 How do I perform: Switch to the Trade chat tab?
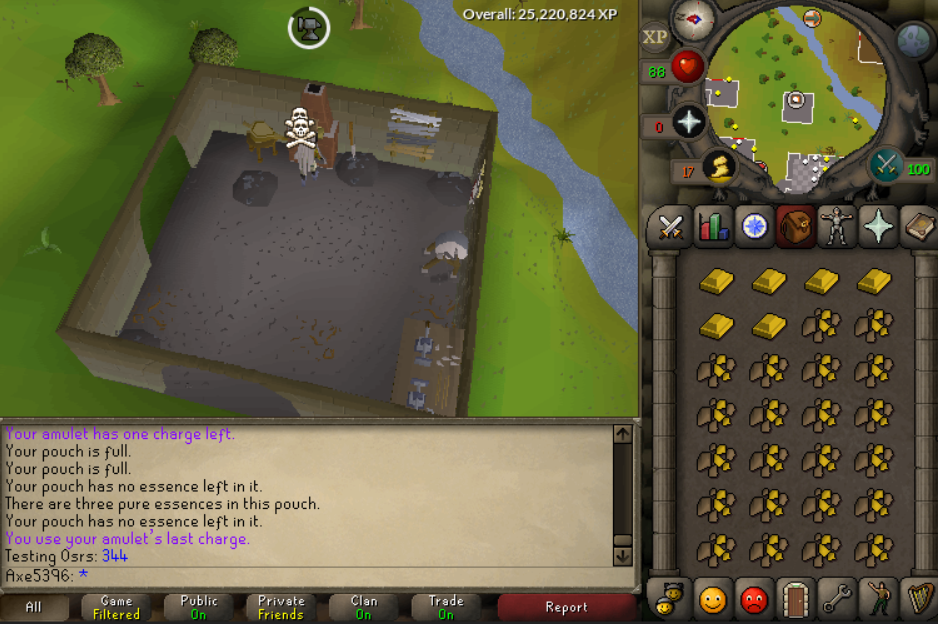[x=446, y=607]
